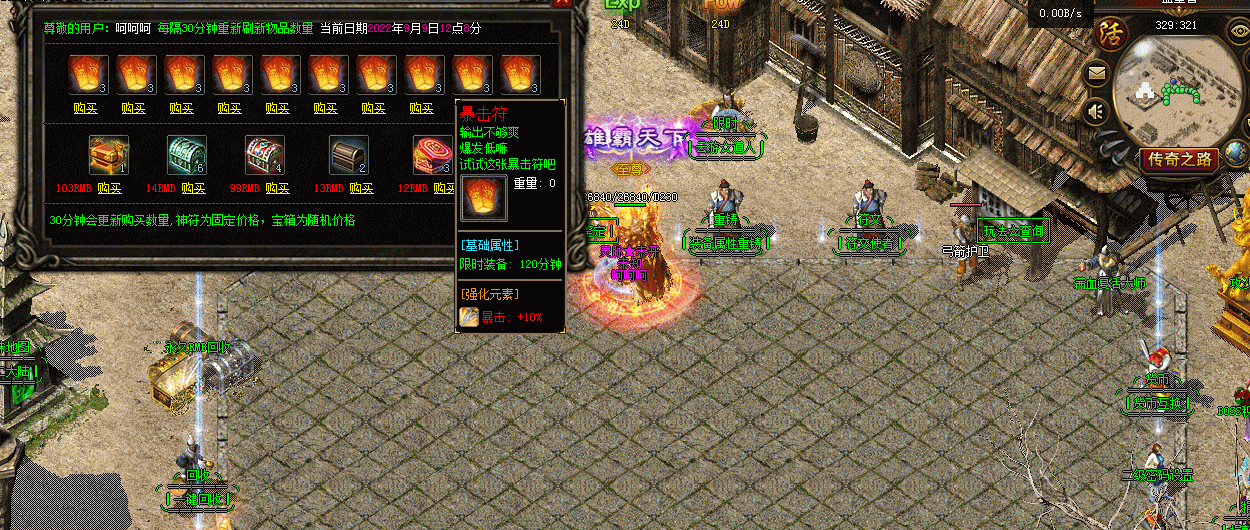The width and height of the screenshot is (1250, 530).
Task: Open the 传奇之路 button
Action: [x=1180, y=159]
